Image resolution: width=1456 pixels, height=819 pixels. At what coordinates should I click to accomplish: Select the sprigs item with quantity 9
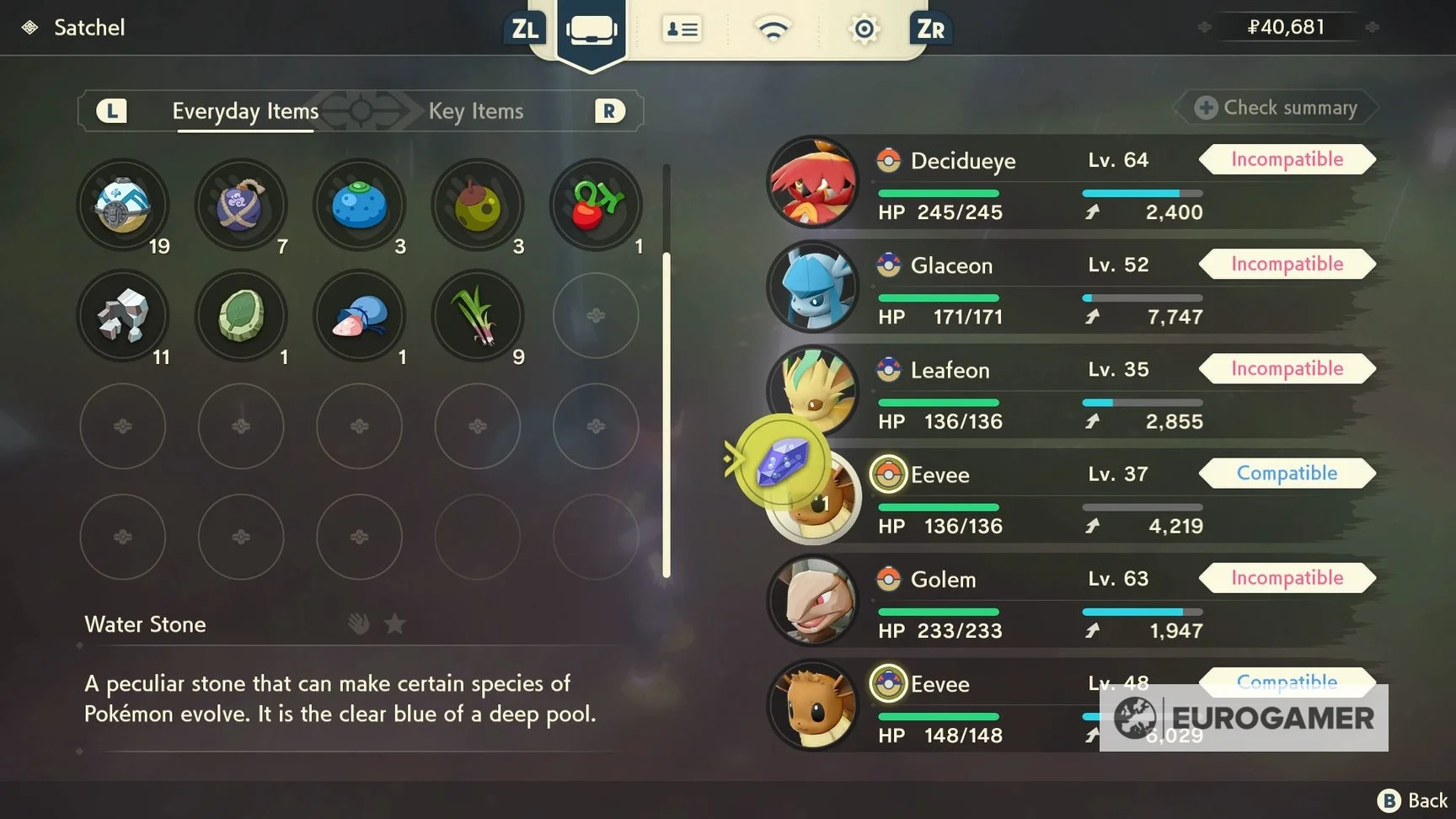point(478,316)
